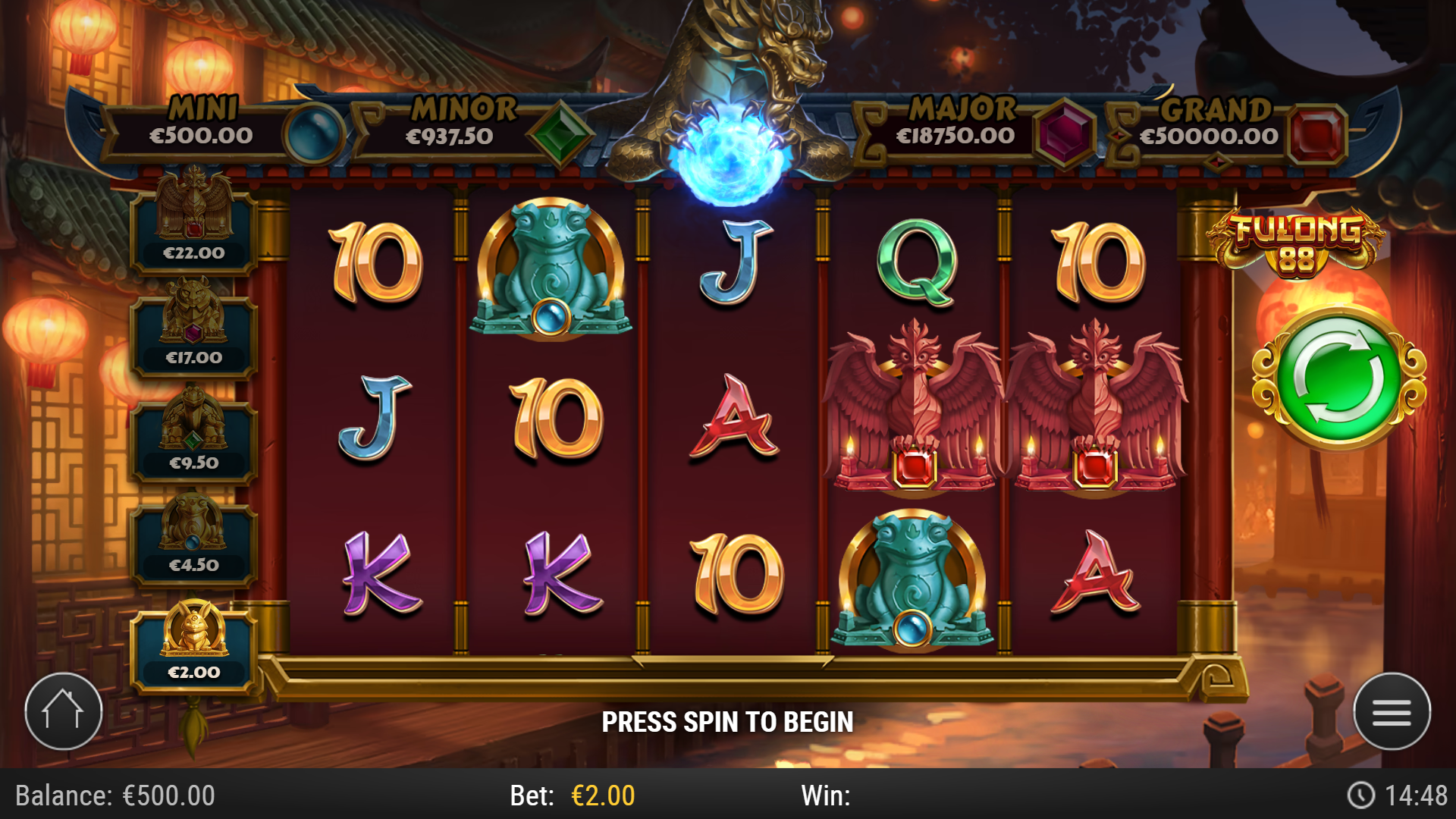The width and height of the screenshot is (1456, 819).
Task: Click the PRESS SPIN TO BEGIN text
Action: tap(728, 722)
